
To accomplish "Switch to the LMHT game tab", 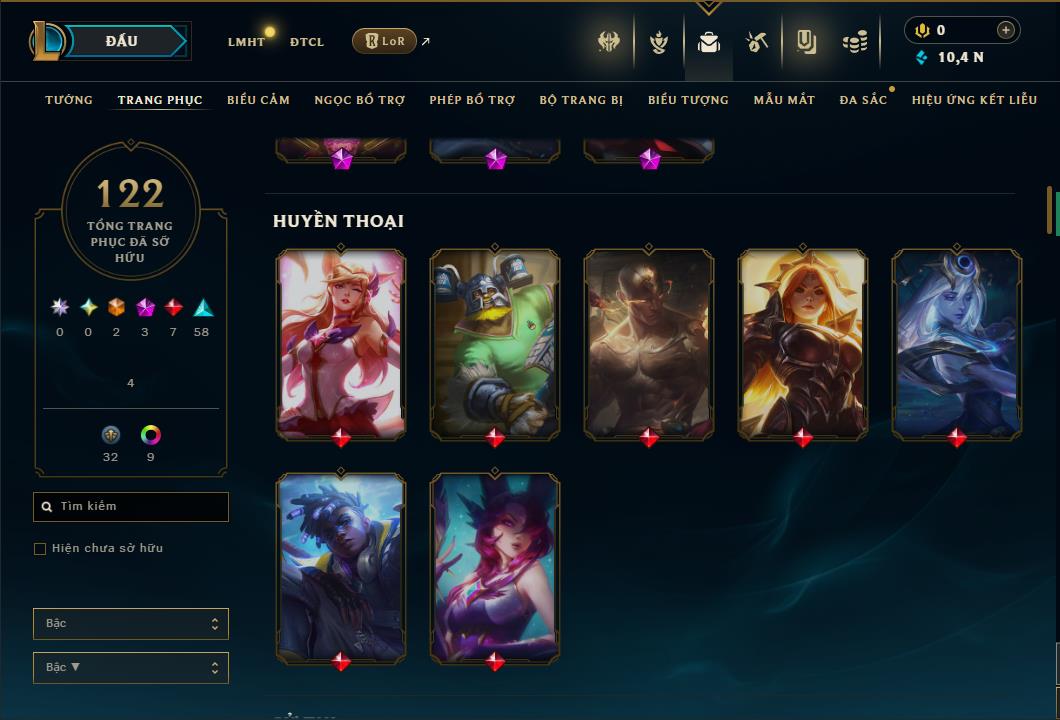I will point(246,42).
